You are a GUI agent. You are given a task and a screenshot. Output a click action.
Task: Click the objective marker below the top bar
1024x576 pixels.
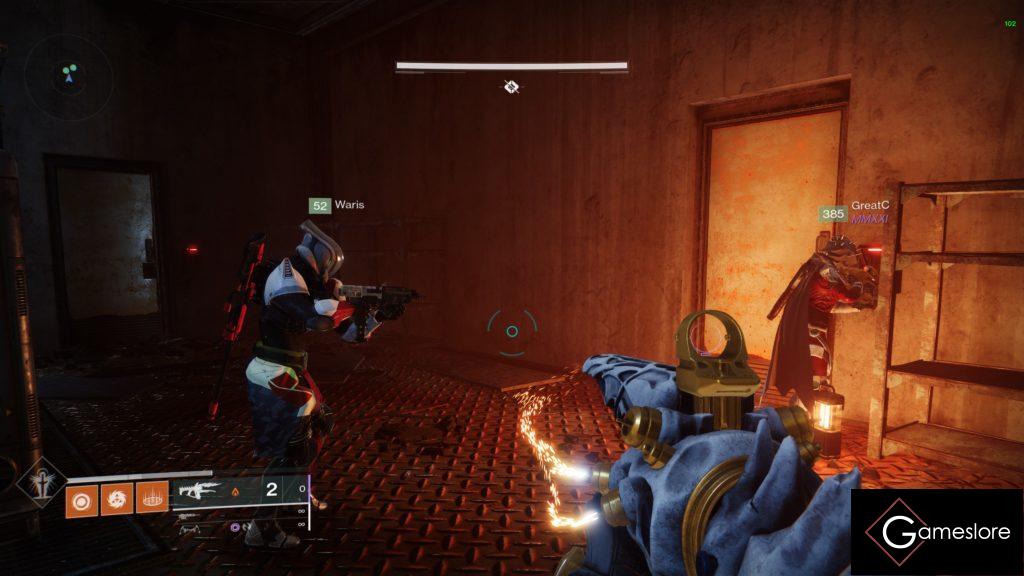tap(511, 87)
